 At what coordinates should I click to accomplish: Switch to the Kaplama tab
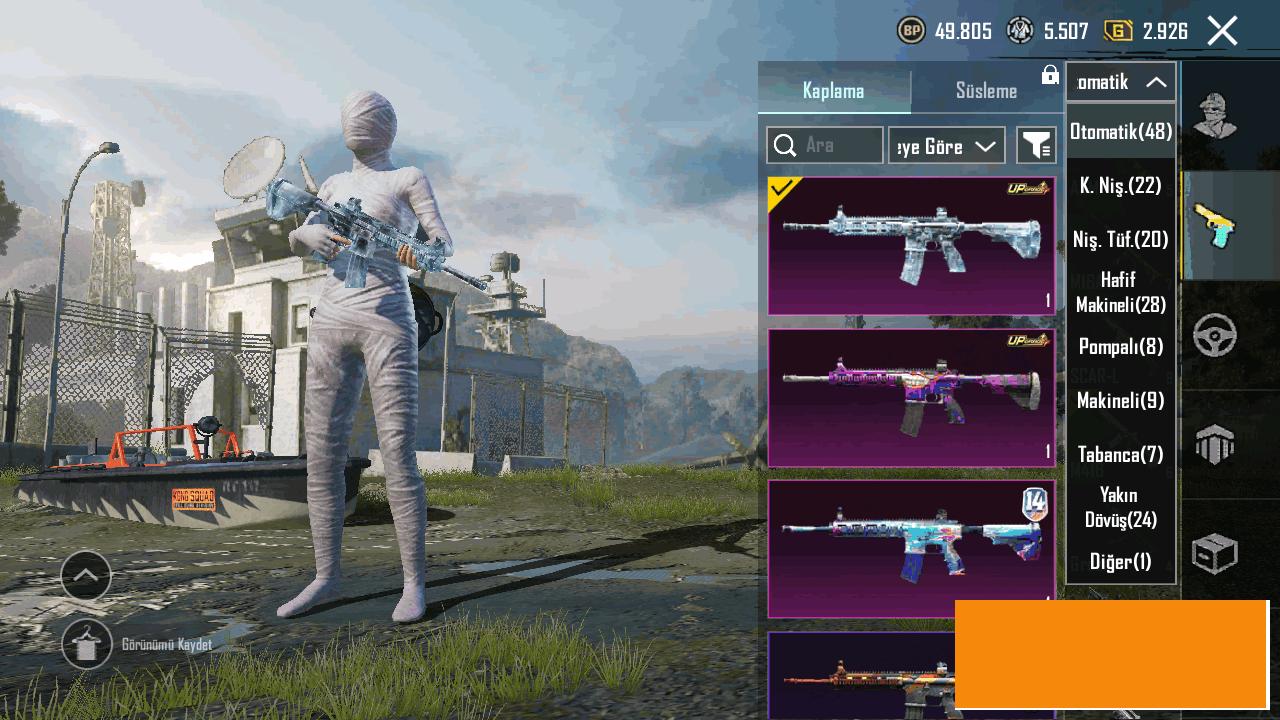[x=833, y=91]
